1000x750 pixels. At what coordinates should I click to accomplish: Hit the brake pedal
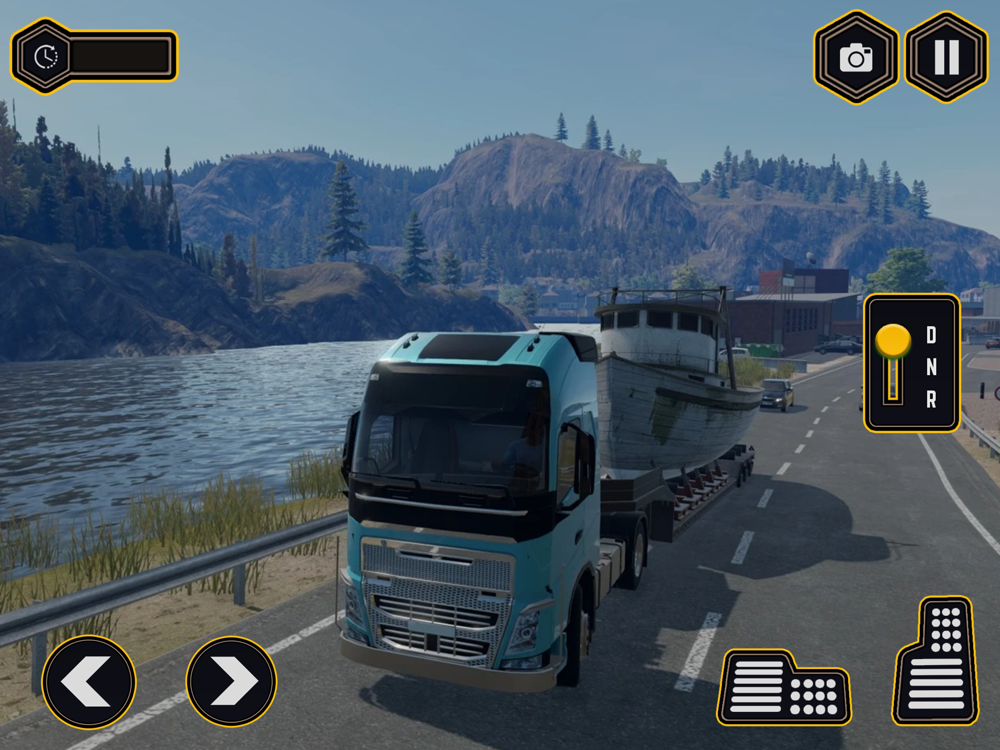coord(783,687)
